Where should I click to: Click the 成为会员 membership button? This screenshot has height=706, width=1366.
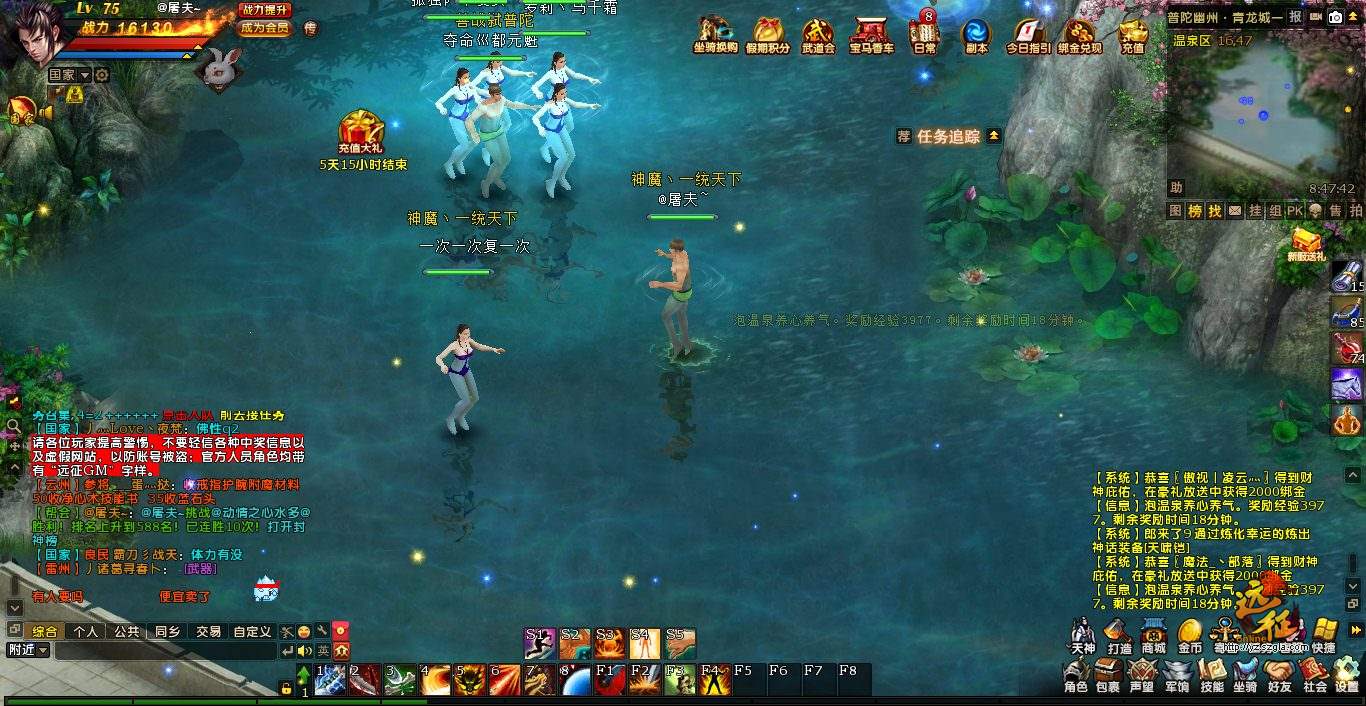coord(265,28)
